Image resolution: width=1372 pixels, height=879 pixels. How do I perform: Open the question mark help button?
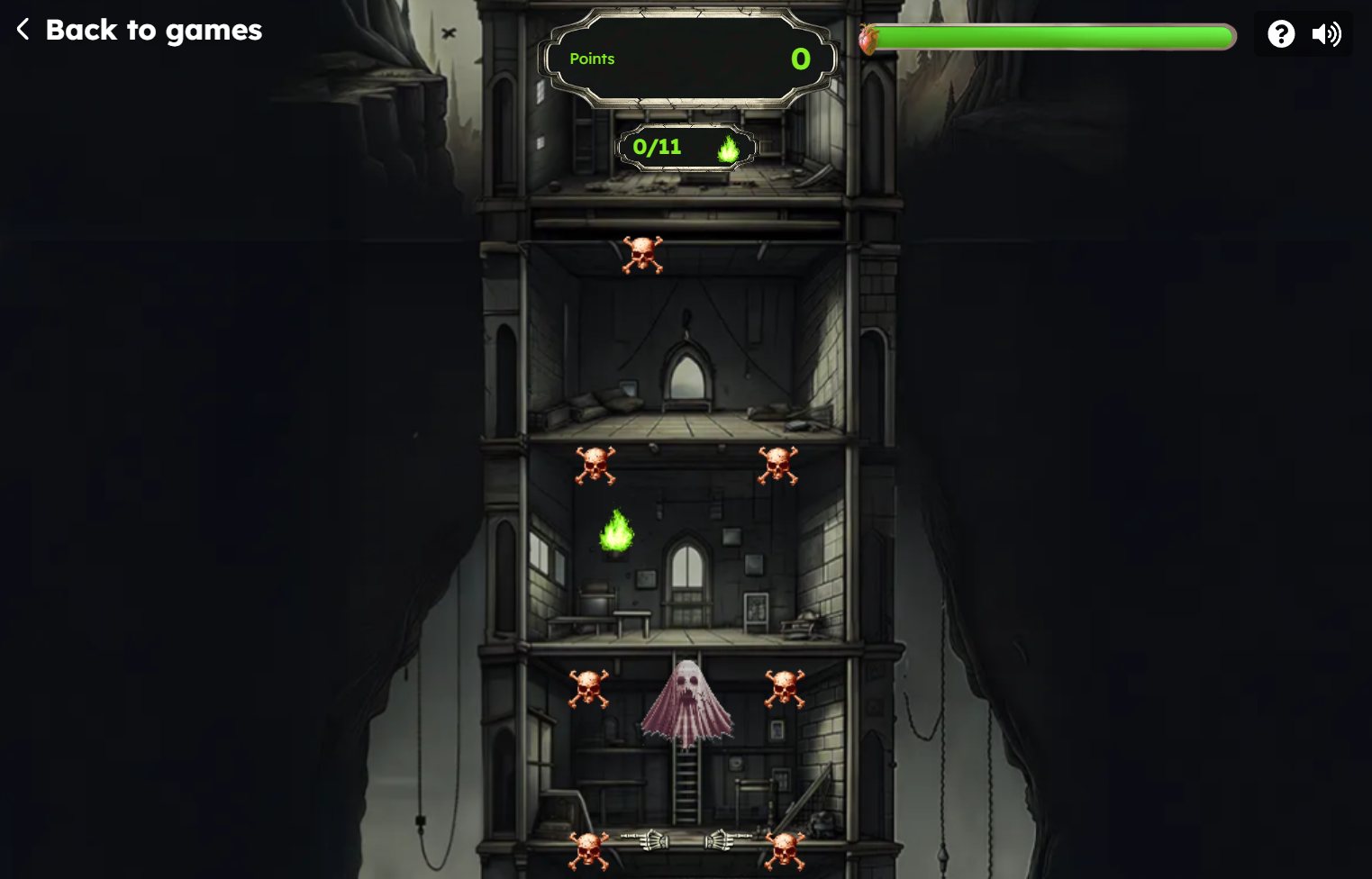[x=1280, y=34]
